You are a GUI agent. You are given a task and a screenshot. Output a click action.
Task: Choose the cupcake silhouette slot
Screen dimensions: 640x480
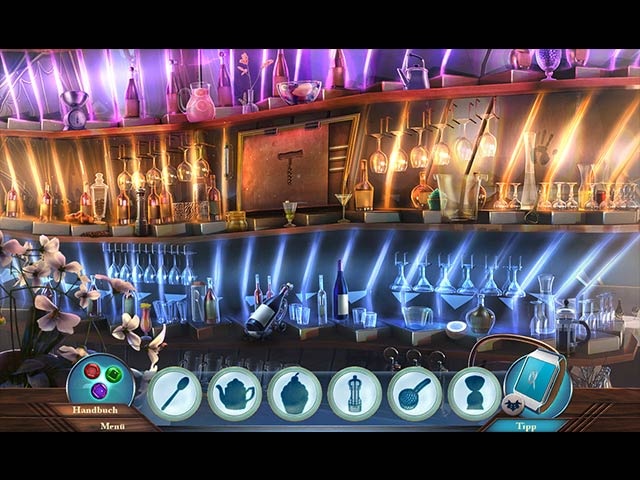pyautogui.click(x=294, y=393)
